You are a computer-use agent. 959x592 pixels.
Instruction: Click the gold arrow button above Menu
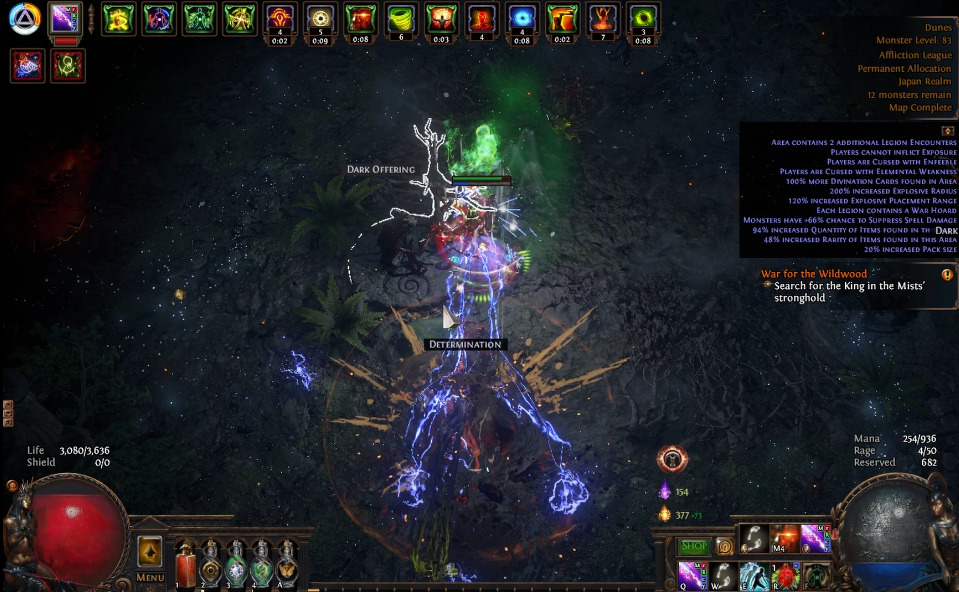150,551
